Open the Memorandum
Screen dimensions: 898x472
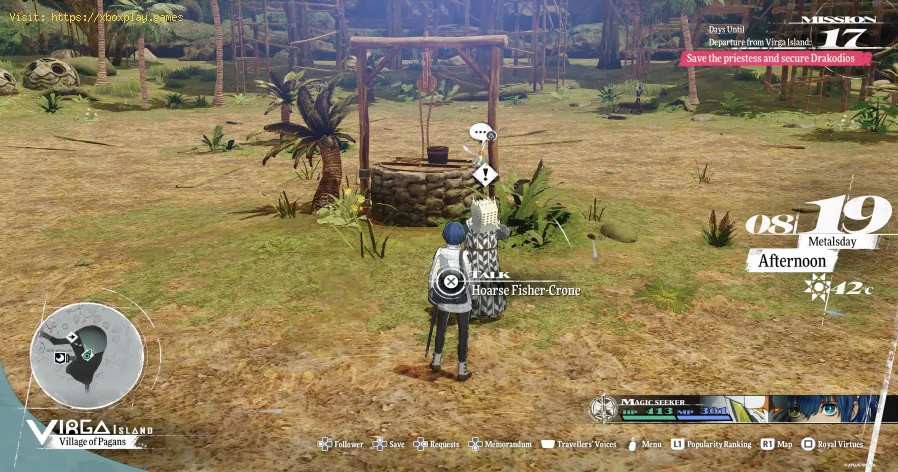pyautogui.click(x=498, y=444)
